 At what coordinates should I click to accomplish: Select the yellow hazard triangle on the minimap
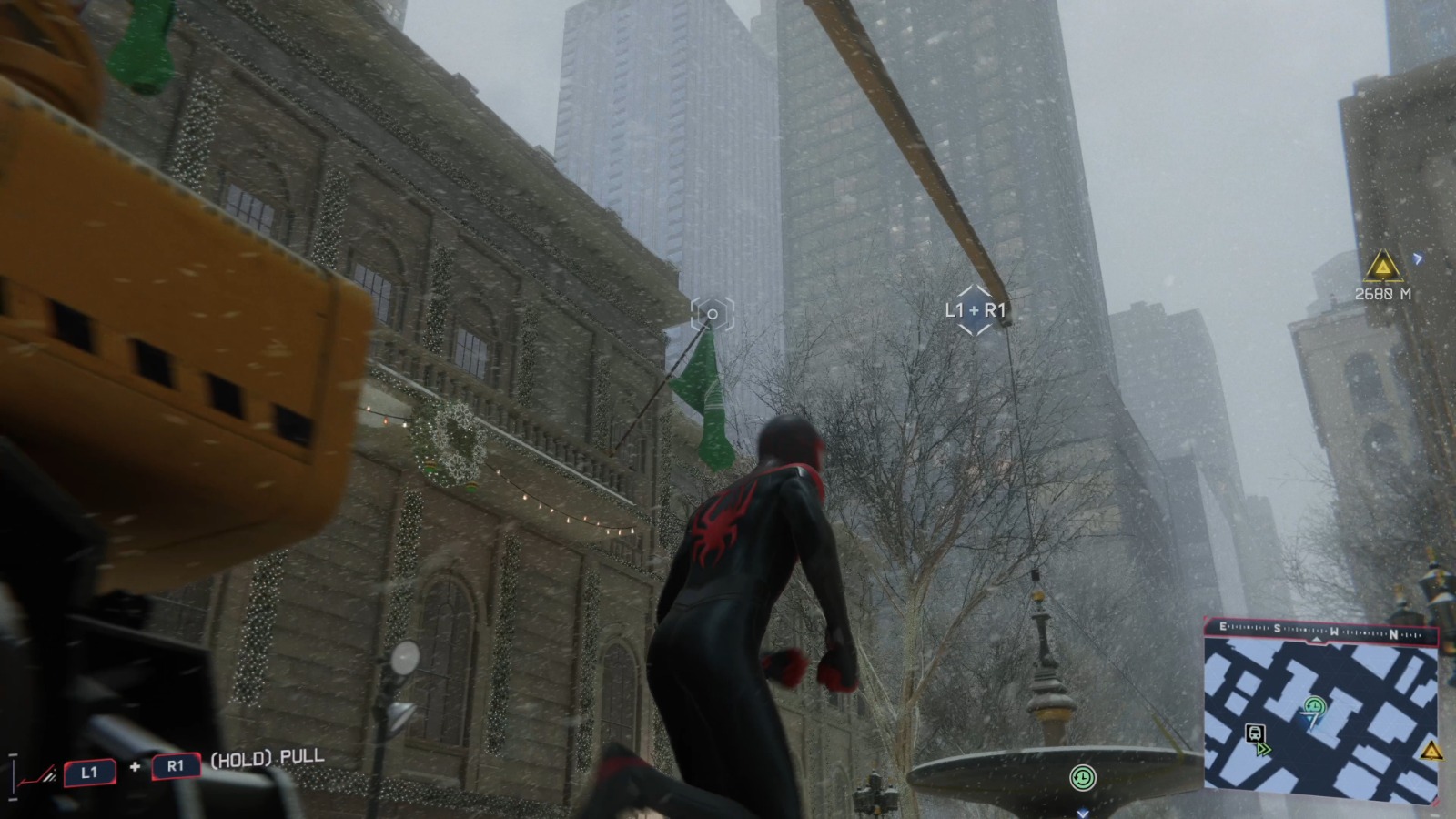coord(1431,753)
